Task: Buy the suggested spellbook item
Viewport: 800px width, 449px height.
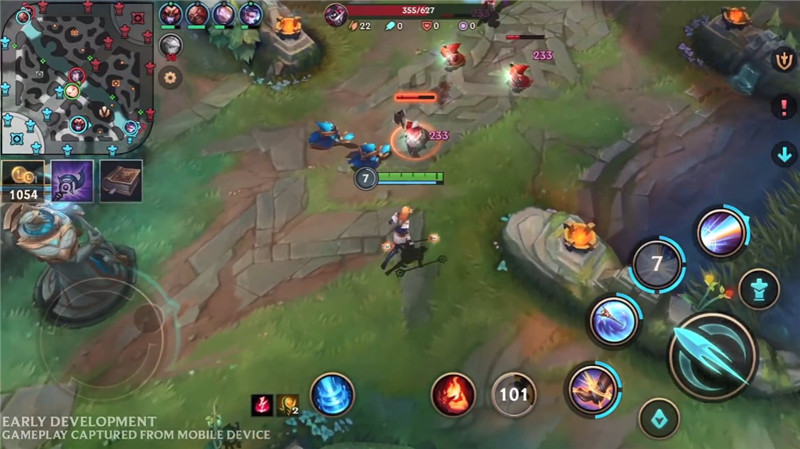Action: (120, 181)
